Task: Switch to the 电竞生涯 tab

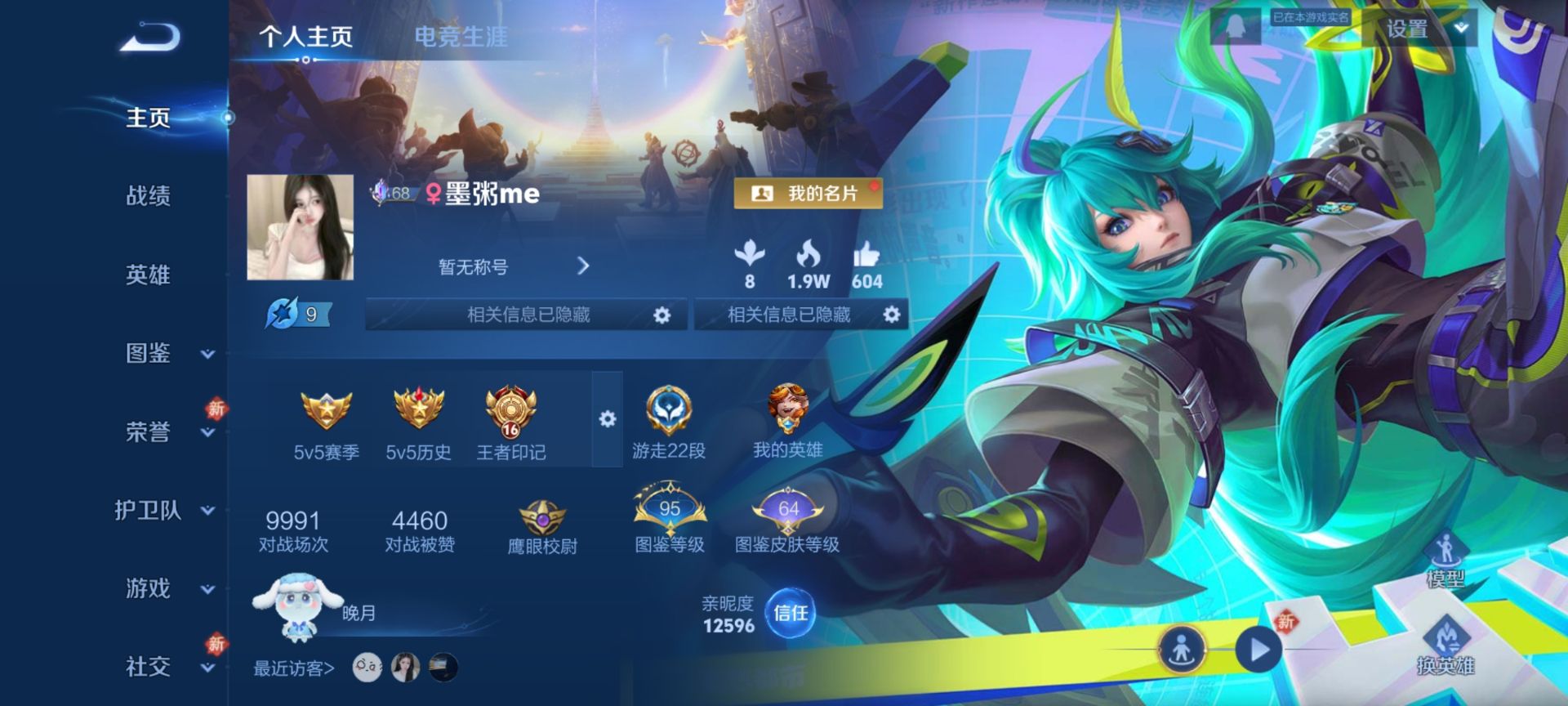Action: [462, 36]
